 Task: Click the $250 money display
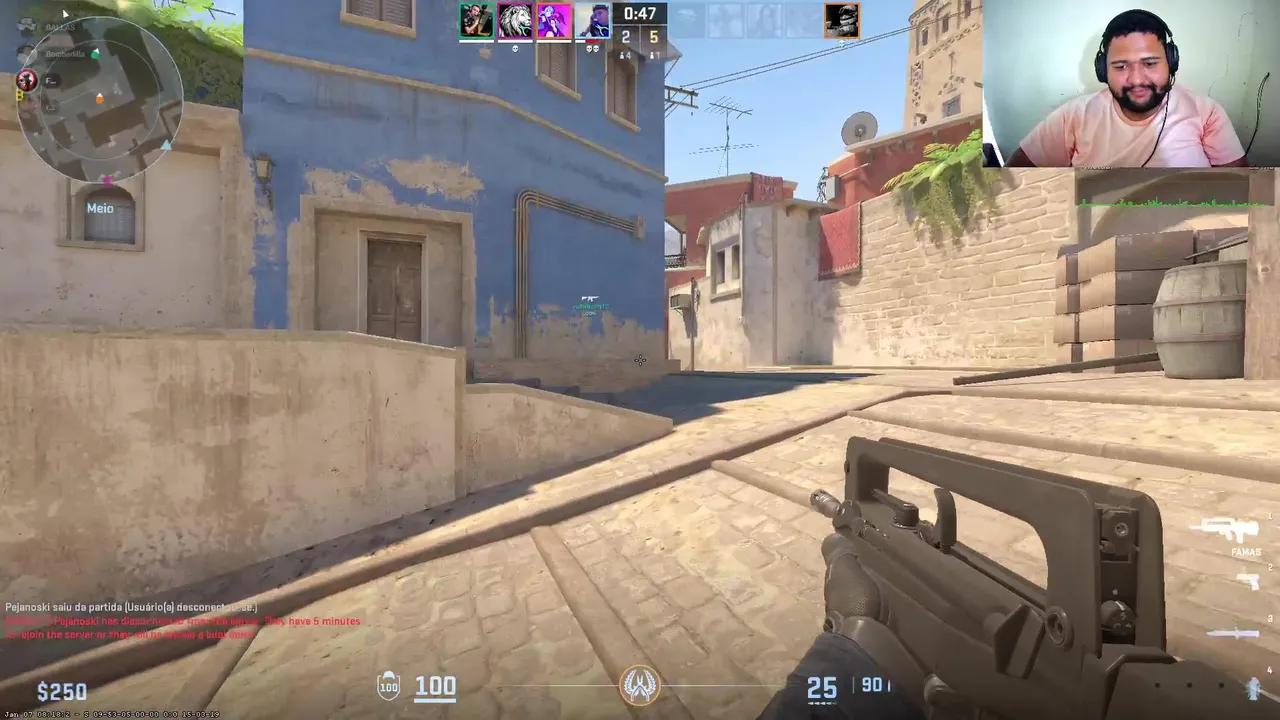(x=62, y=690)
